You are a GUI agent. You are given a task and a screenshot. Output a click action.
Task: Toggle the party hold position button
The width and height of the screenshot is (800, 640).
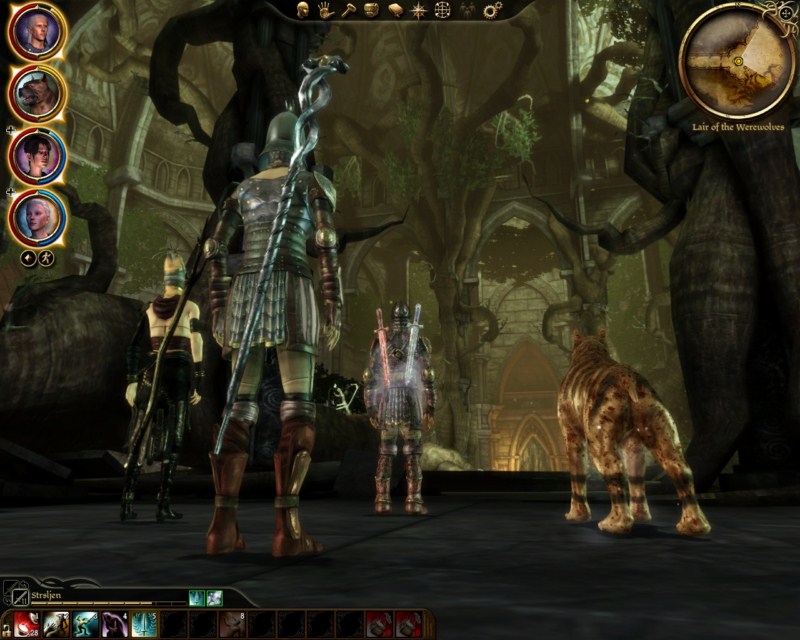point(47,258)
